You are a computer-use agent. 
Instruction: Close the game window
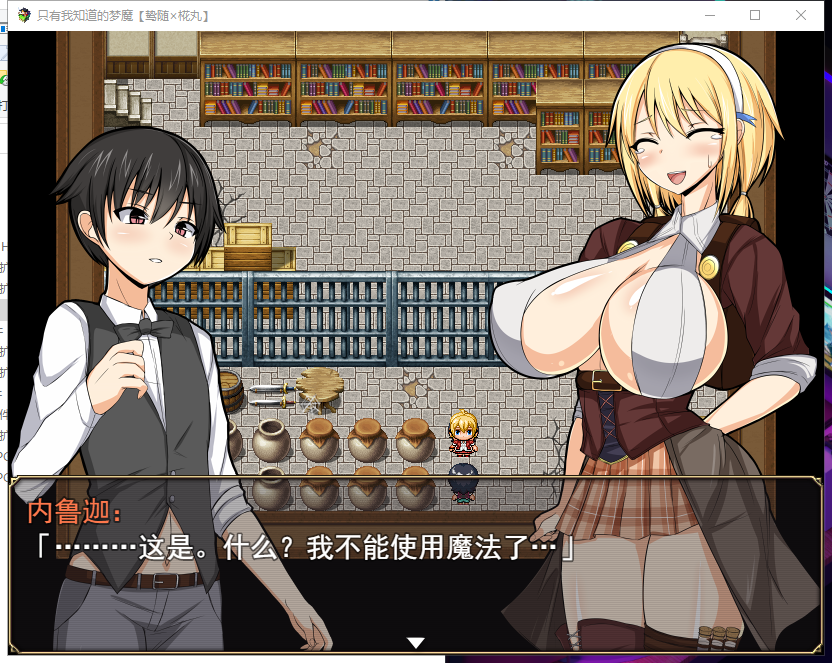click(801, 15)
